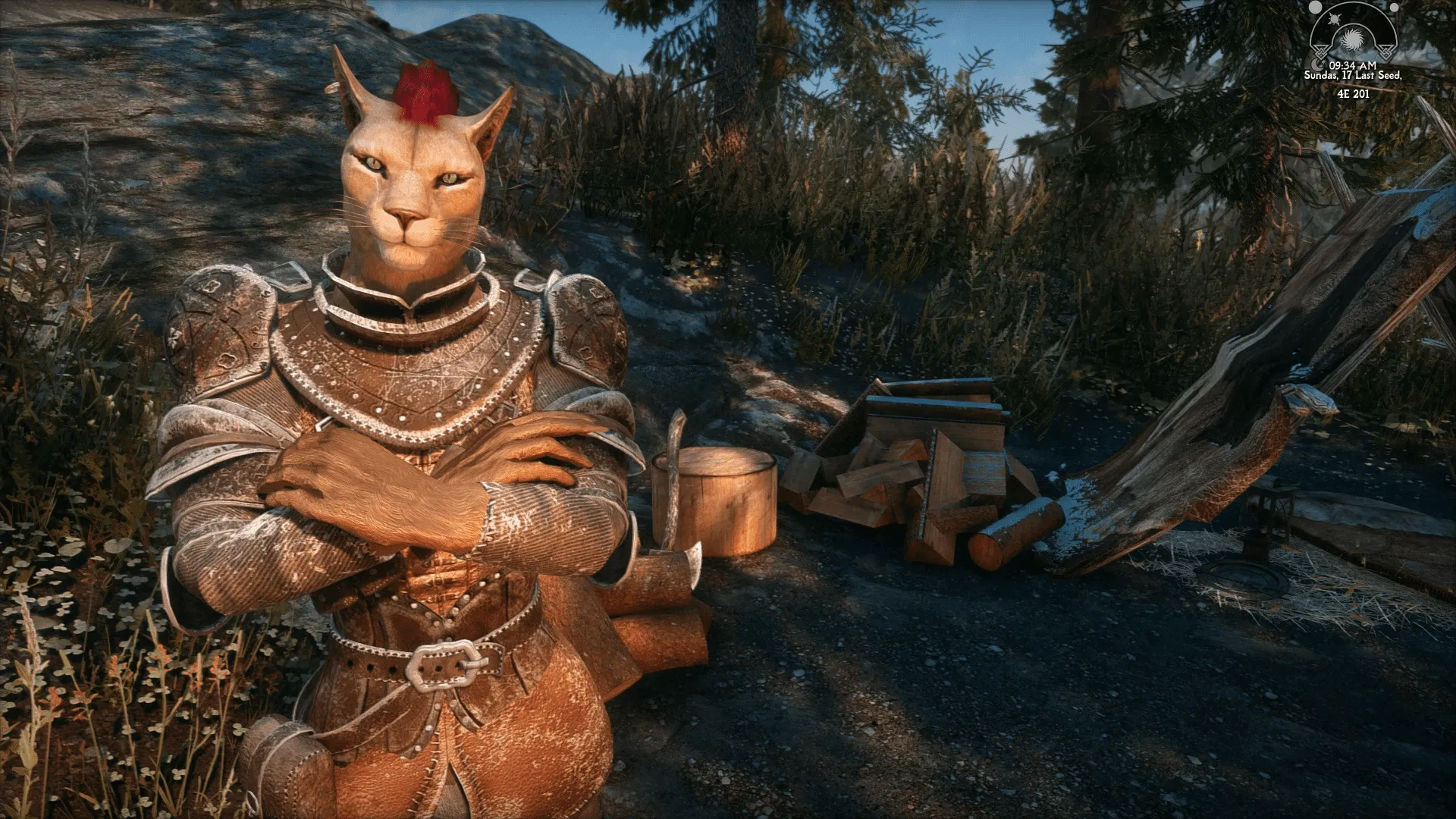Select the swirling Magnus sun symbol
This screenshot has width=1456, height=819.
pyautogui.click(x=1353, y=39)
